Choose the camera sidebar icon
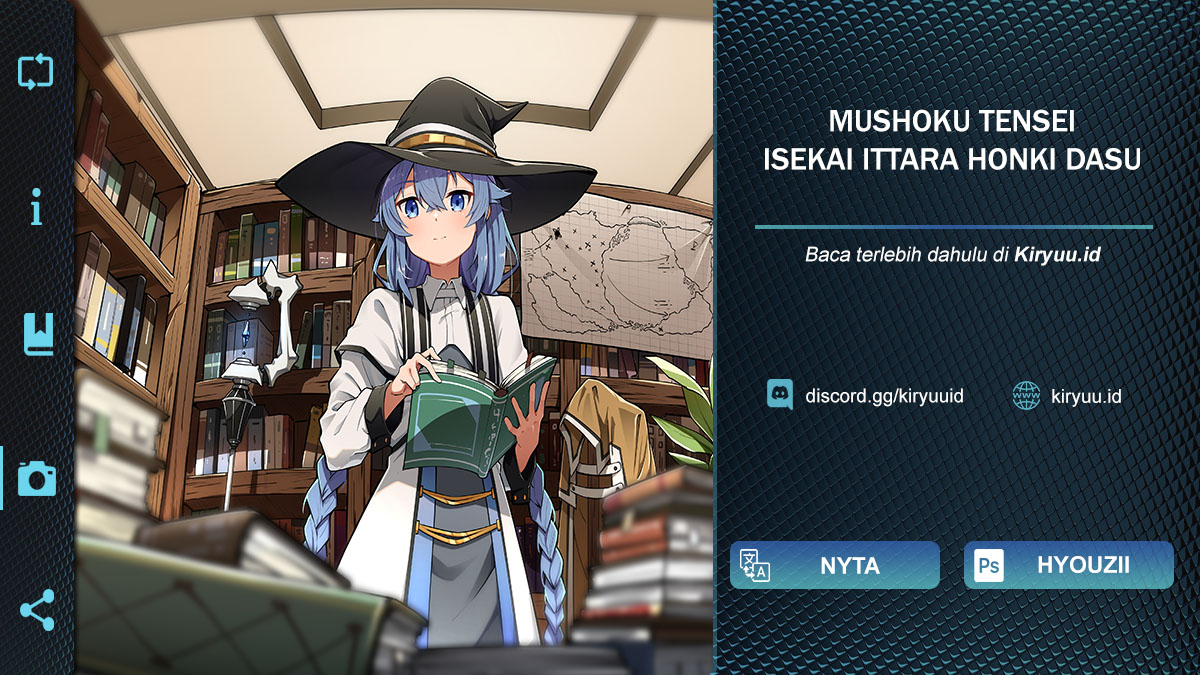The width and height of the screenshot is (1200, 675). (x=37, y=478)
